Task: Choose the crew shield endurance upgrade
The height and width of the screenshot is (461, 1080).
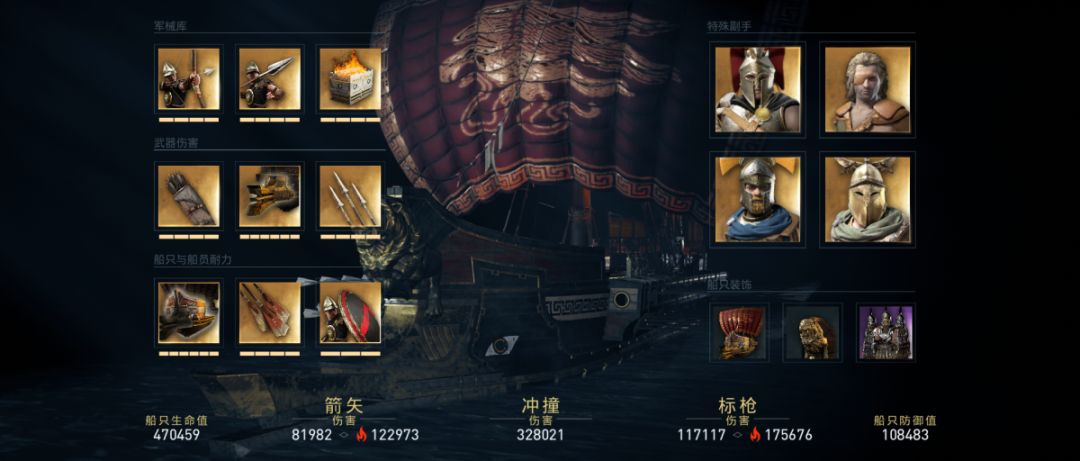Action: 350,312
